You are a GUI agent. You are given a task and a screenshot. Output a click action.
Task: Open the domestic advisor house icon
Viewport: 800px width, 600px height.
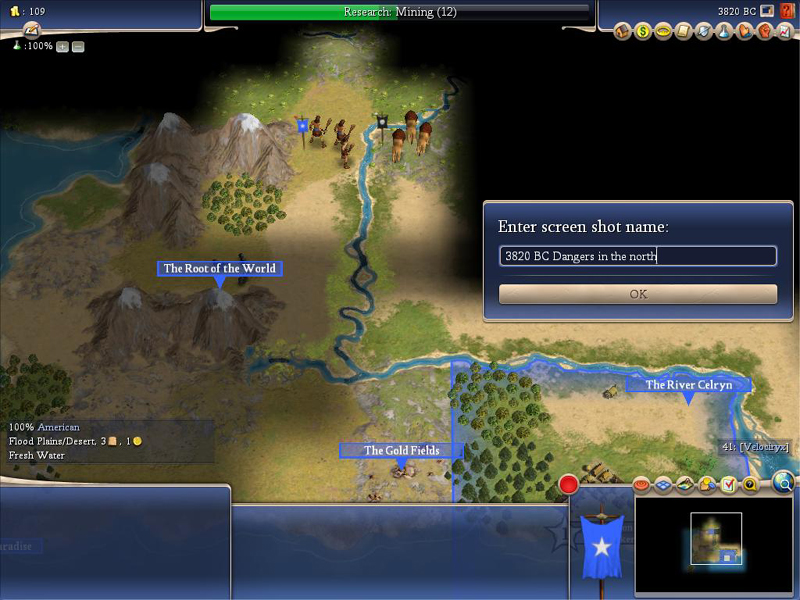[x=622, y=32]
